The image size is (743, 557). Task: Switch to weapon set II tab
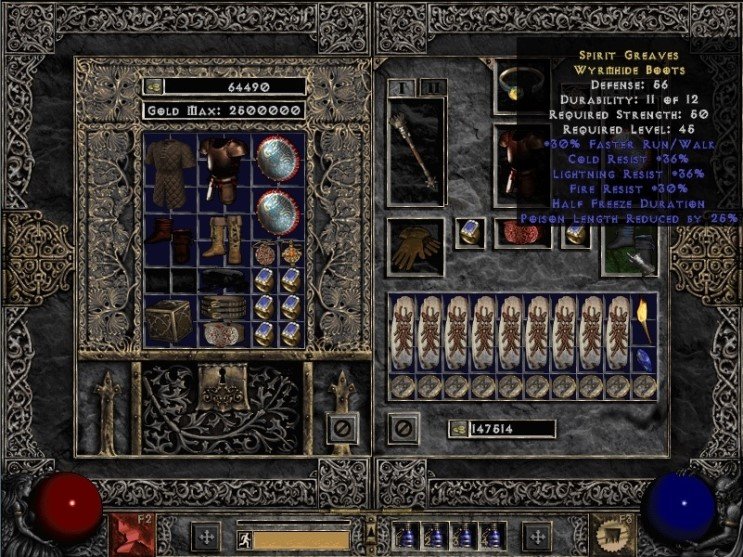pos(433,88)
